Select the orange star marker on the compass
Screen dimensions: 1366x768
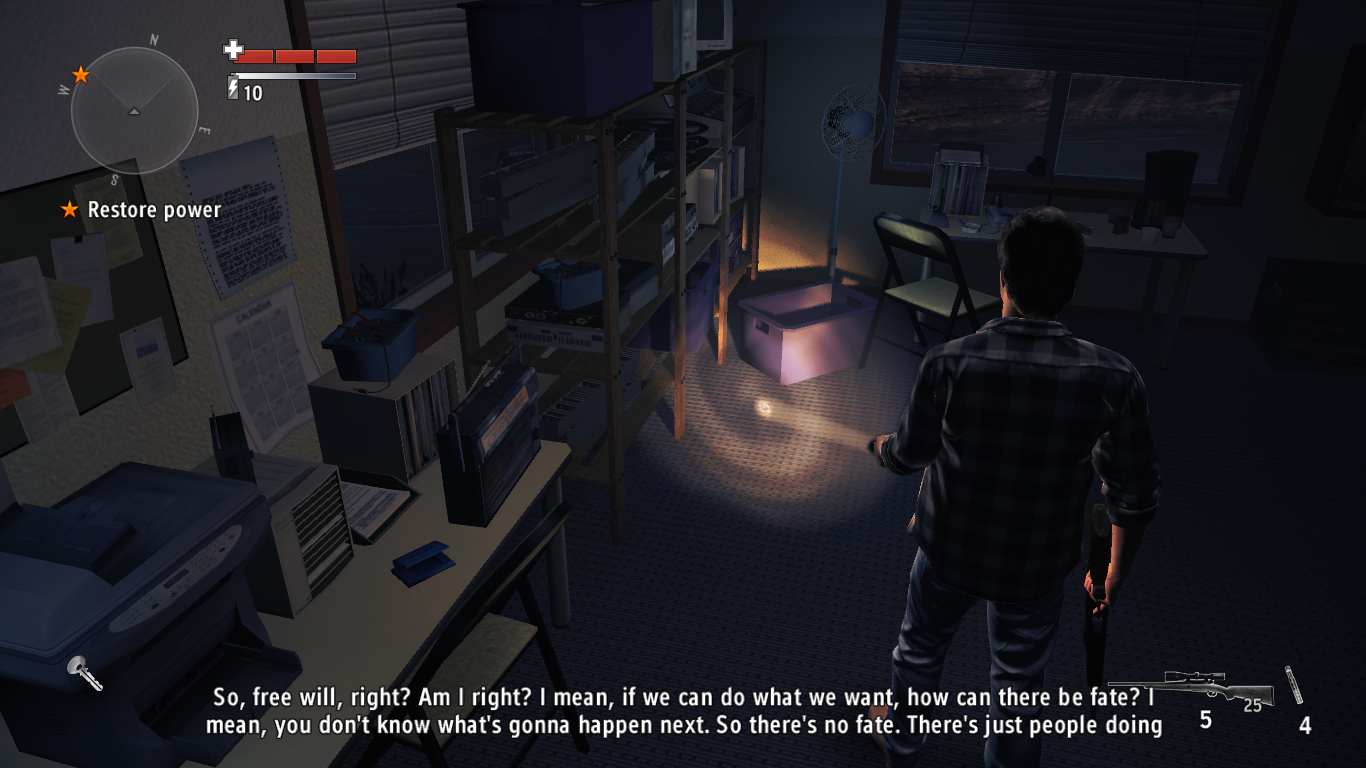[81, 75]
